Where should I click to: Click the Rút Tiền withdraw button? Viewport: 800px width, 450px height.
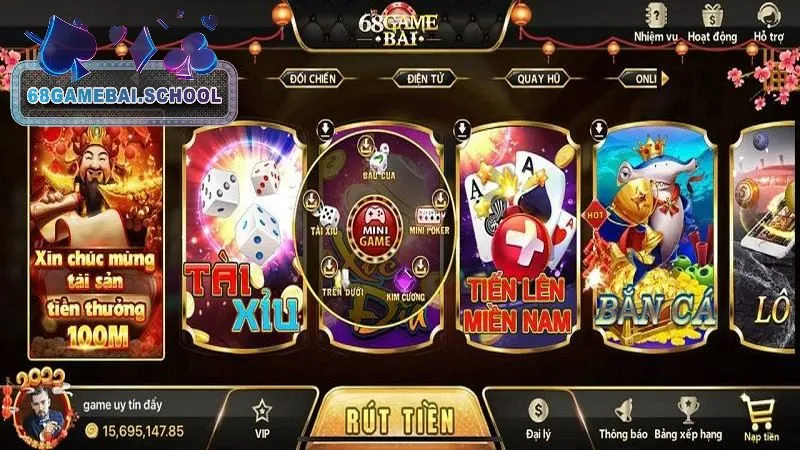(400, 417)
